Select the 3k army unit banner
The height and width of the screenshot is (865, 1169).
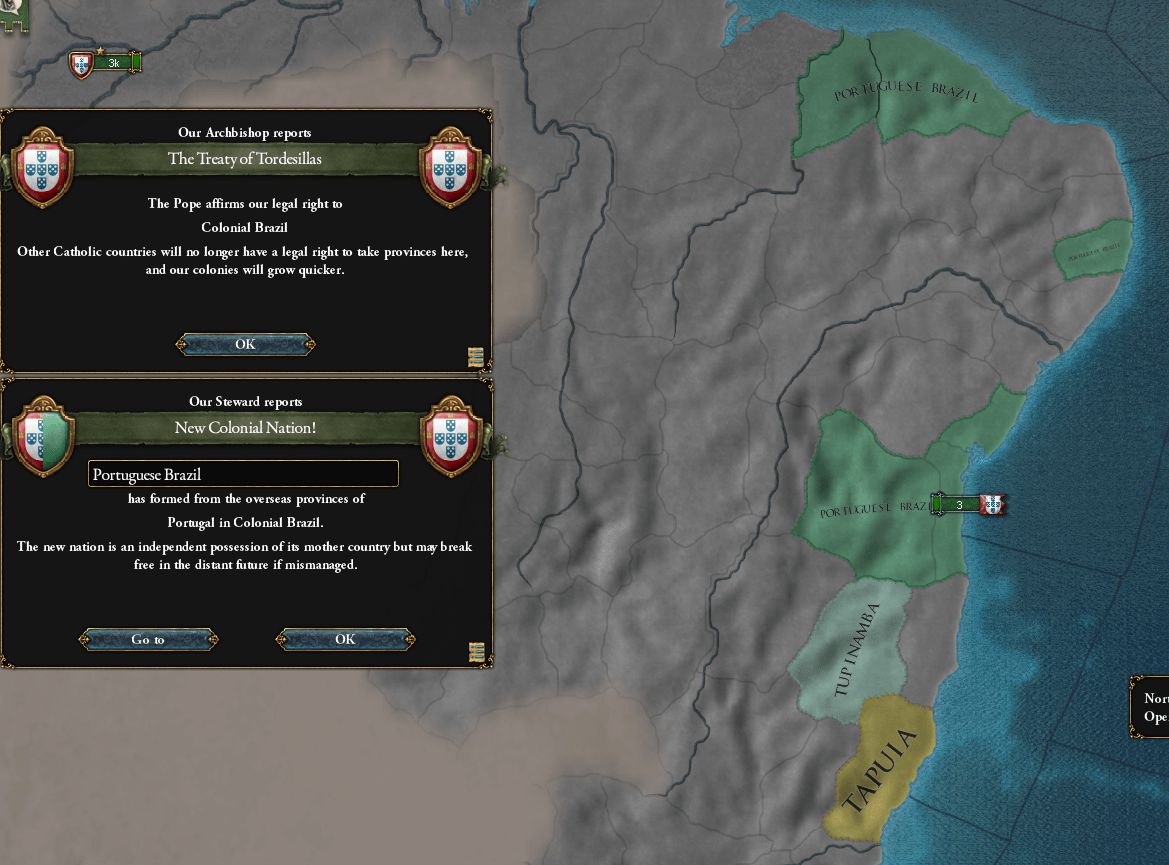113,64
